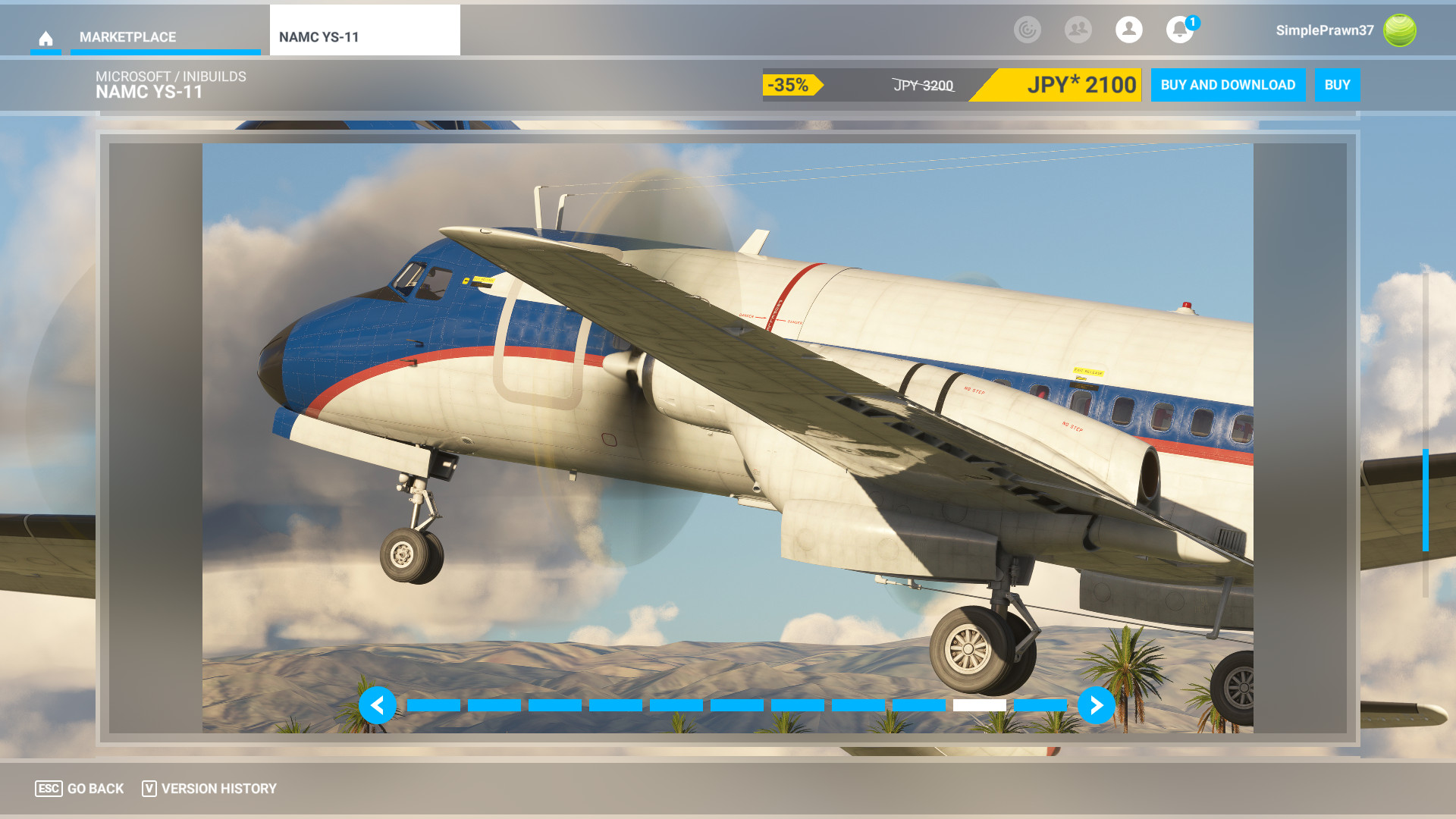Switch to the Marketplace tab
The height and width of the screenshot is (819, 1456).
click(127, 37)
